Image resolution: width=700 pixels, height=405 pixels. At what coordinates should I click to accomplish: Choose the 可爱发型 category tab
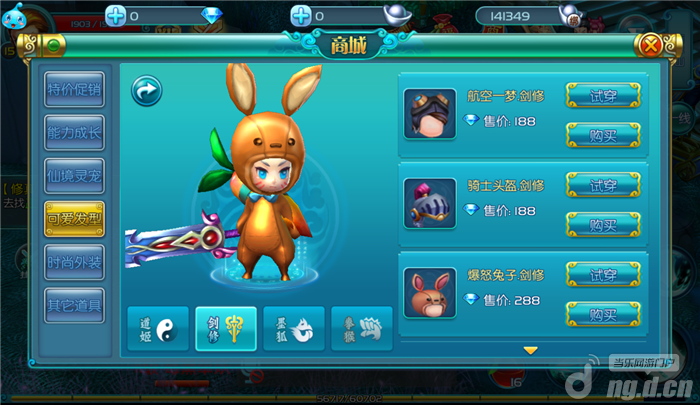click(x=75, y=219)
